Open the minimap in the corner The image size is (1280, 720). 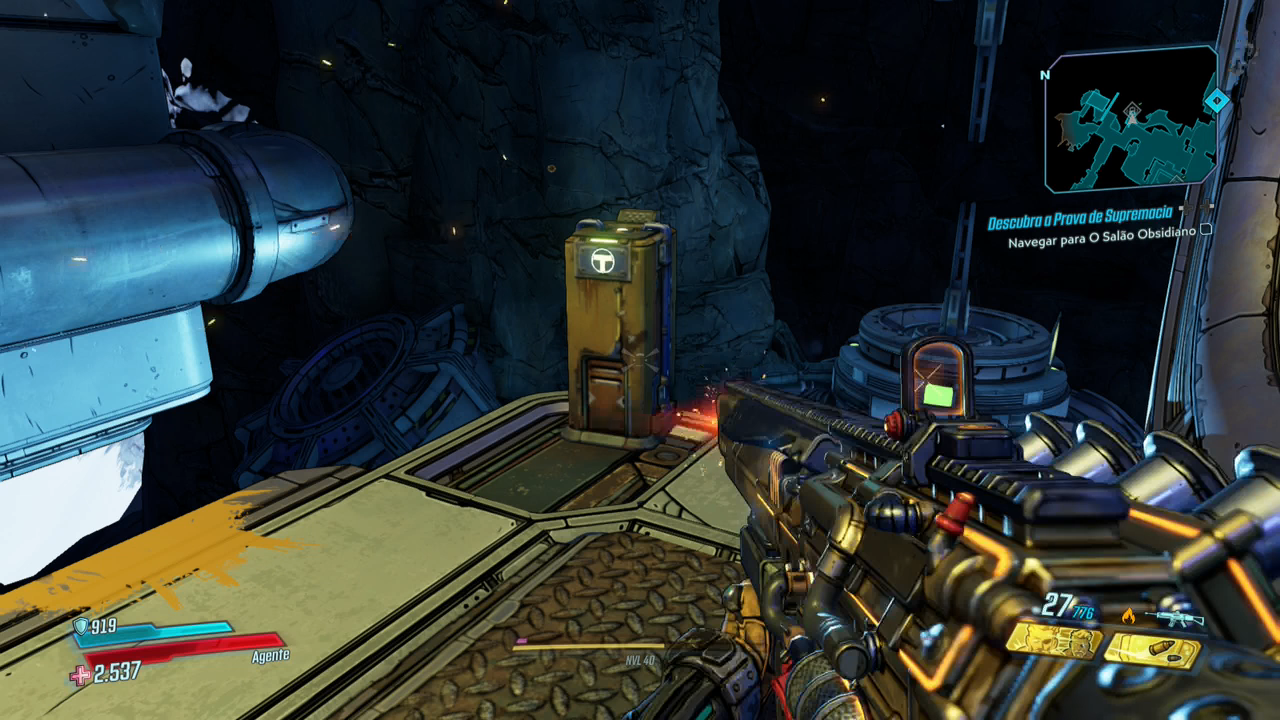click(1128, 118)
